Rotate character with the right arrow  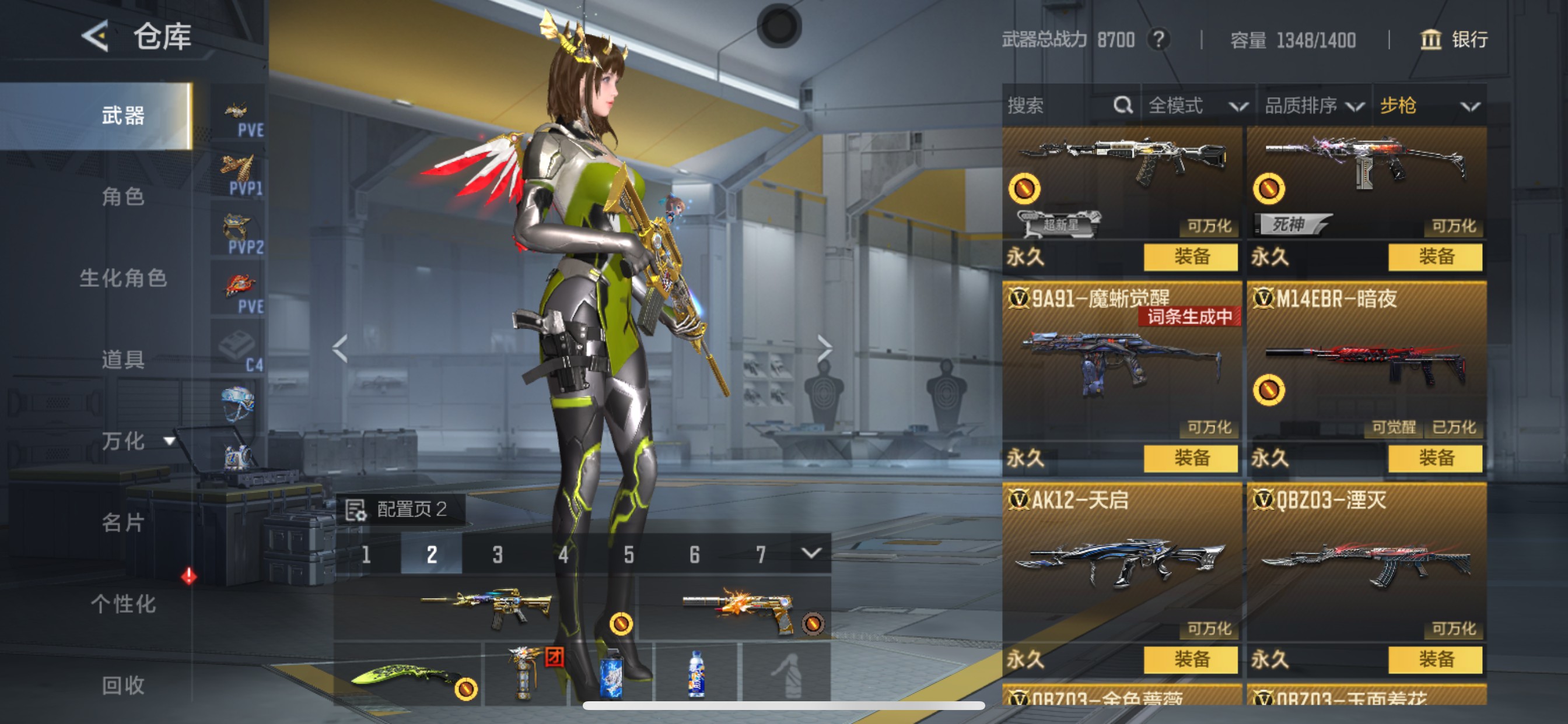coord(824,349)
